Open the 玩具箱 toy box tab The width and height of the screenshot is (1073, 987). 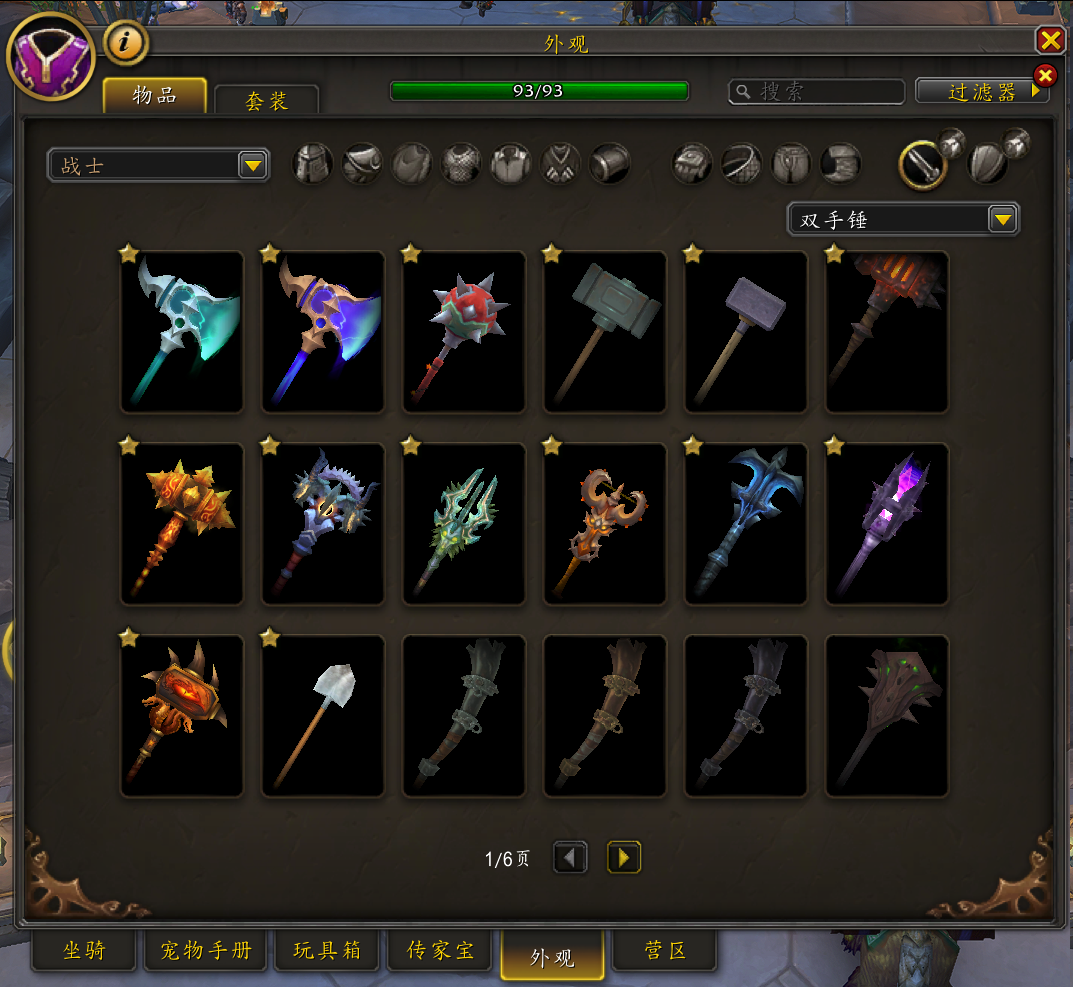point(327,950)
